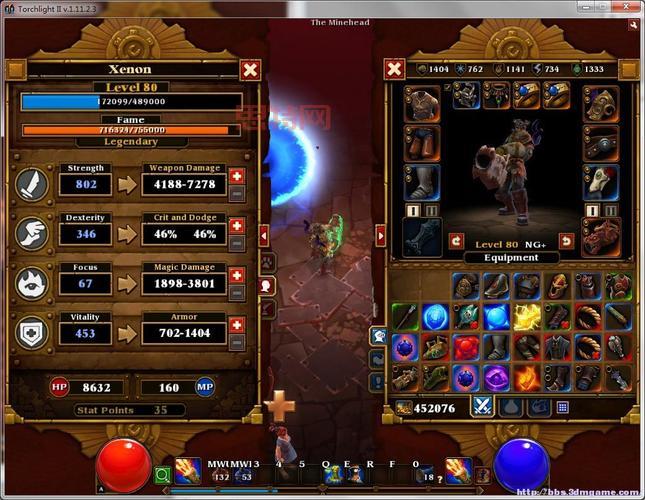Add a point to Dexterity

pos(237,226)
